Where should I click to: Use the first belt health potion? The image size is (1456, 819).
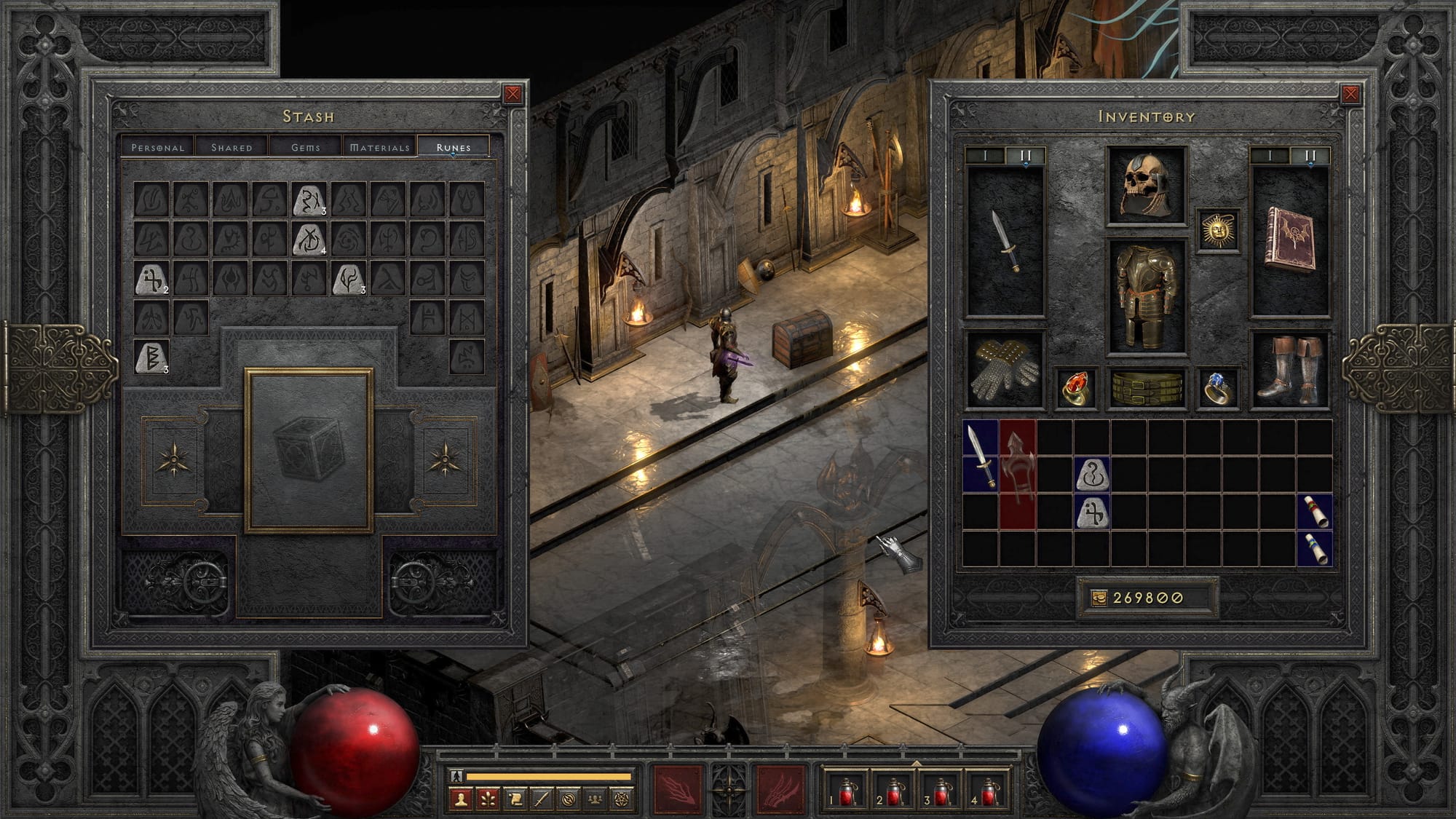tap(847, 791)
